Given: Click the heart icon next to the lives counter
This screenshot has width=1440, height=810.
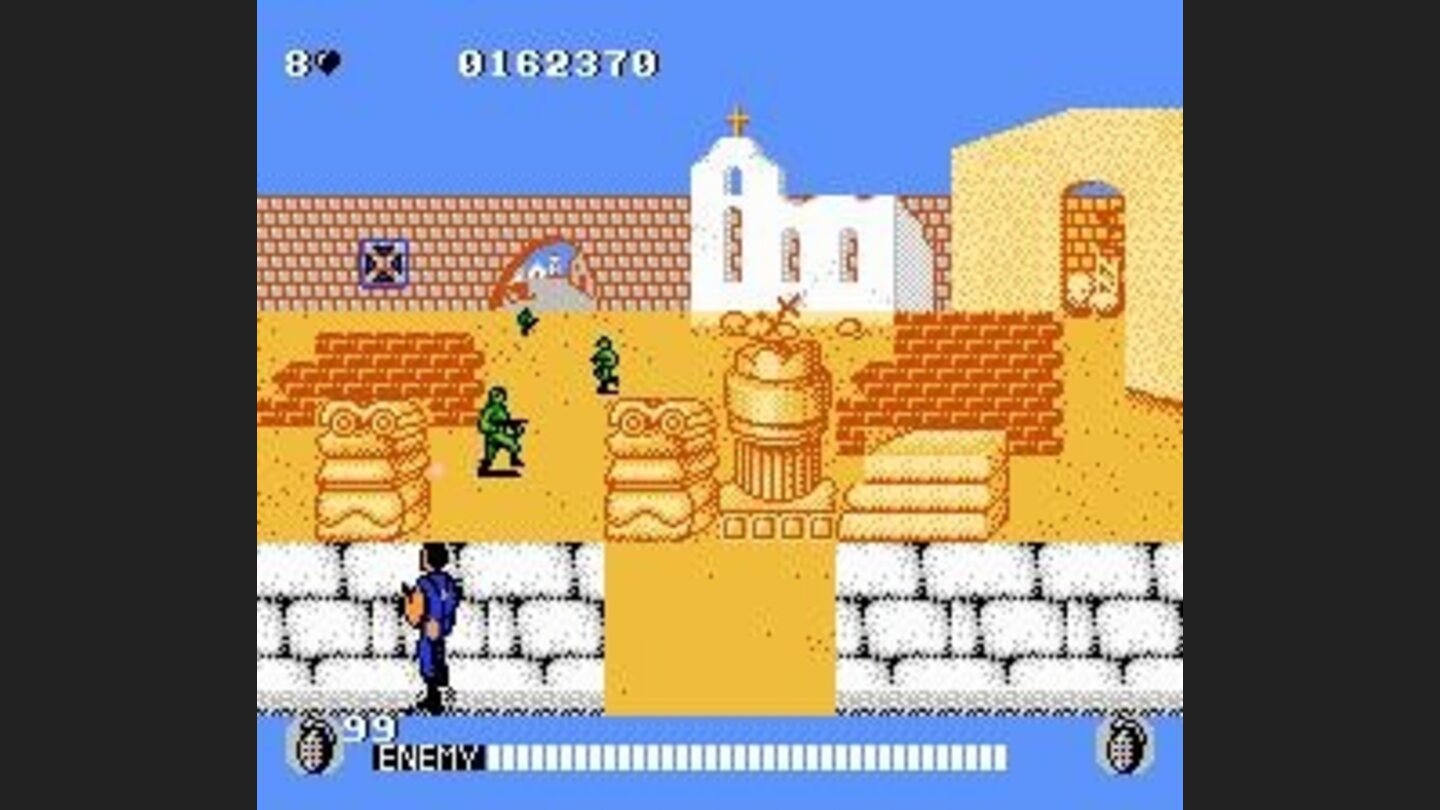Looking at the screenshot, I should click(x=330, y=63).
